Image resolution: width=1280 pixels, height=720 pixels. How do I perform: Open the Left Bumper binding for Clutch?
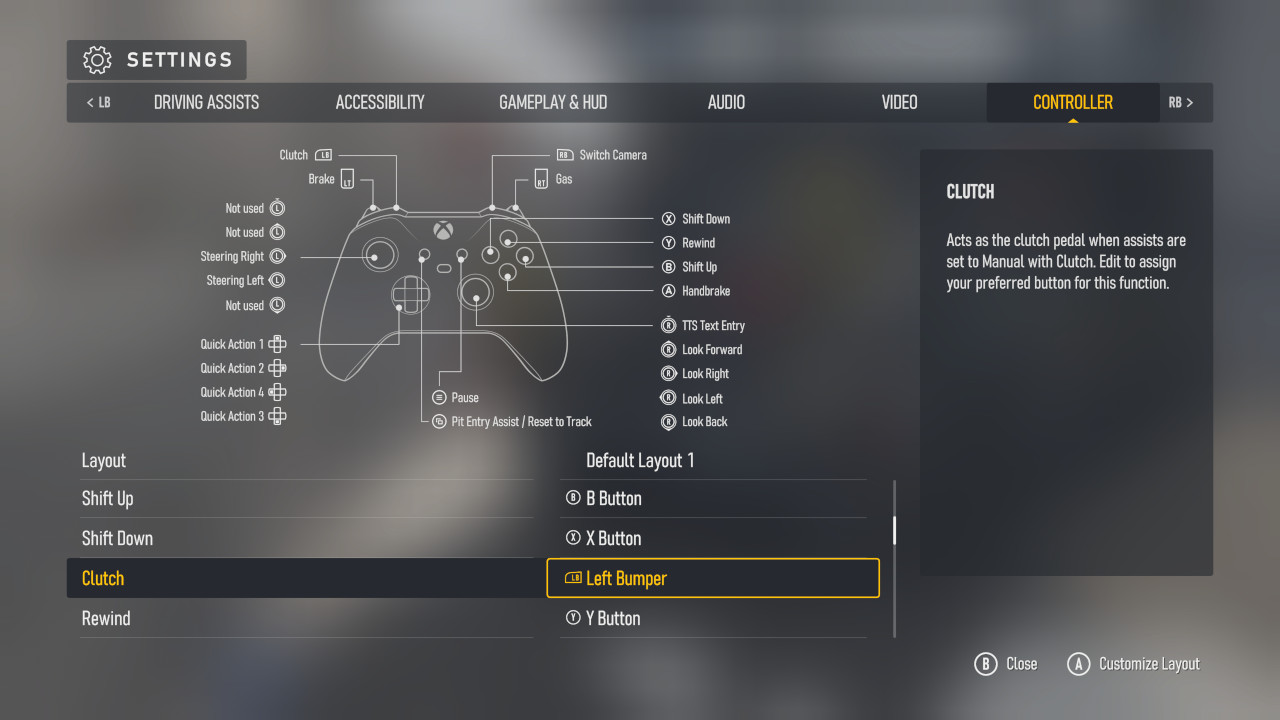pyautogui.click(x=713, y=577)
